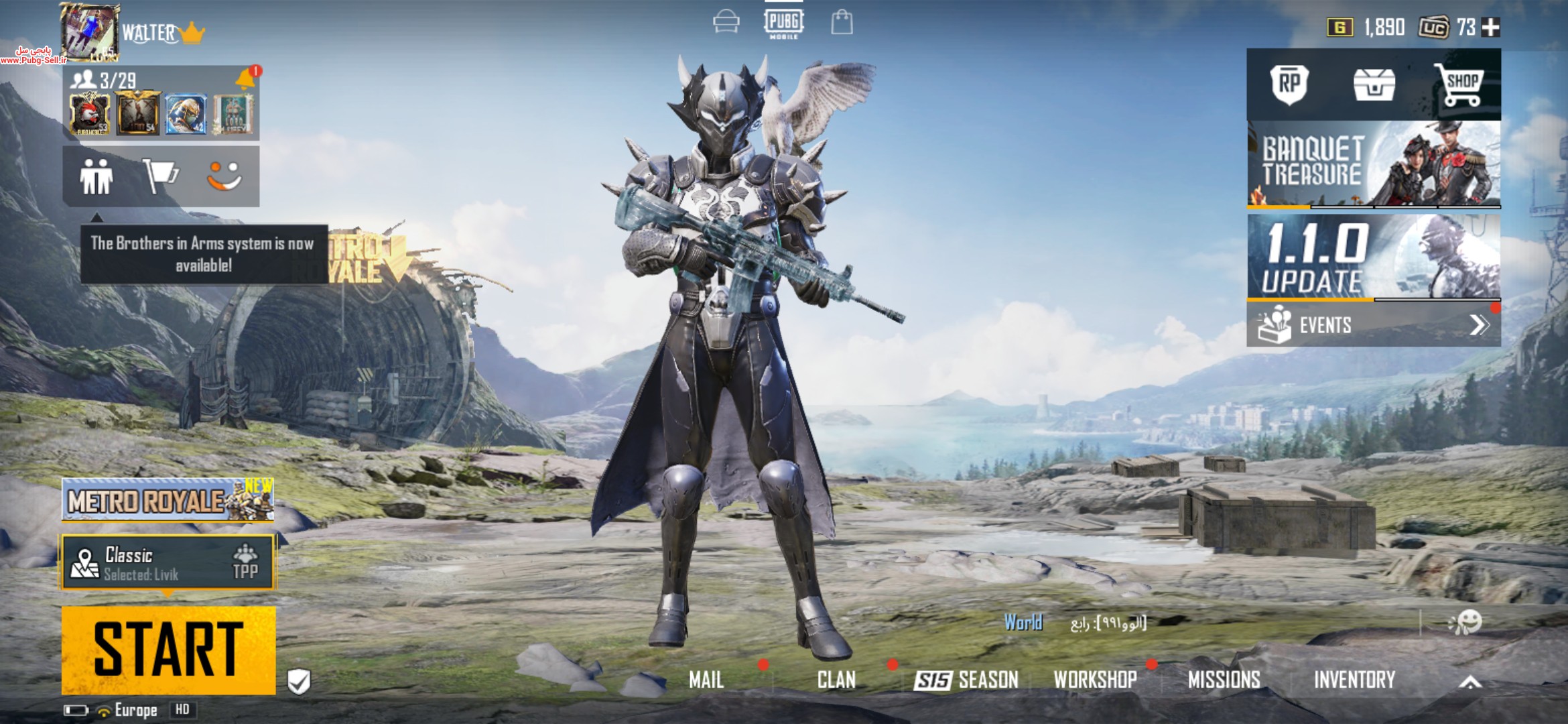
Task: Open the Royale Pass RP icon
Action: [x=1289, y=84]
